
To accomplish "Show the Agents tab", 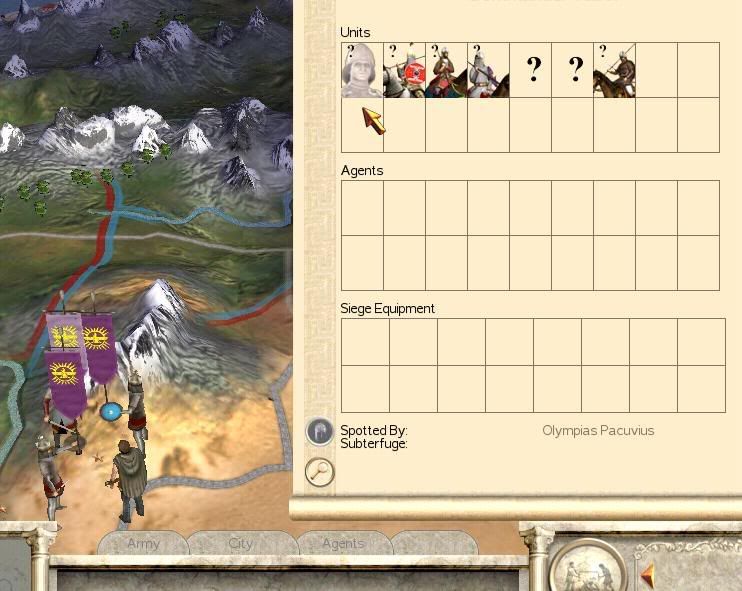I will (343, 544).
